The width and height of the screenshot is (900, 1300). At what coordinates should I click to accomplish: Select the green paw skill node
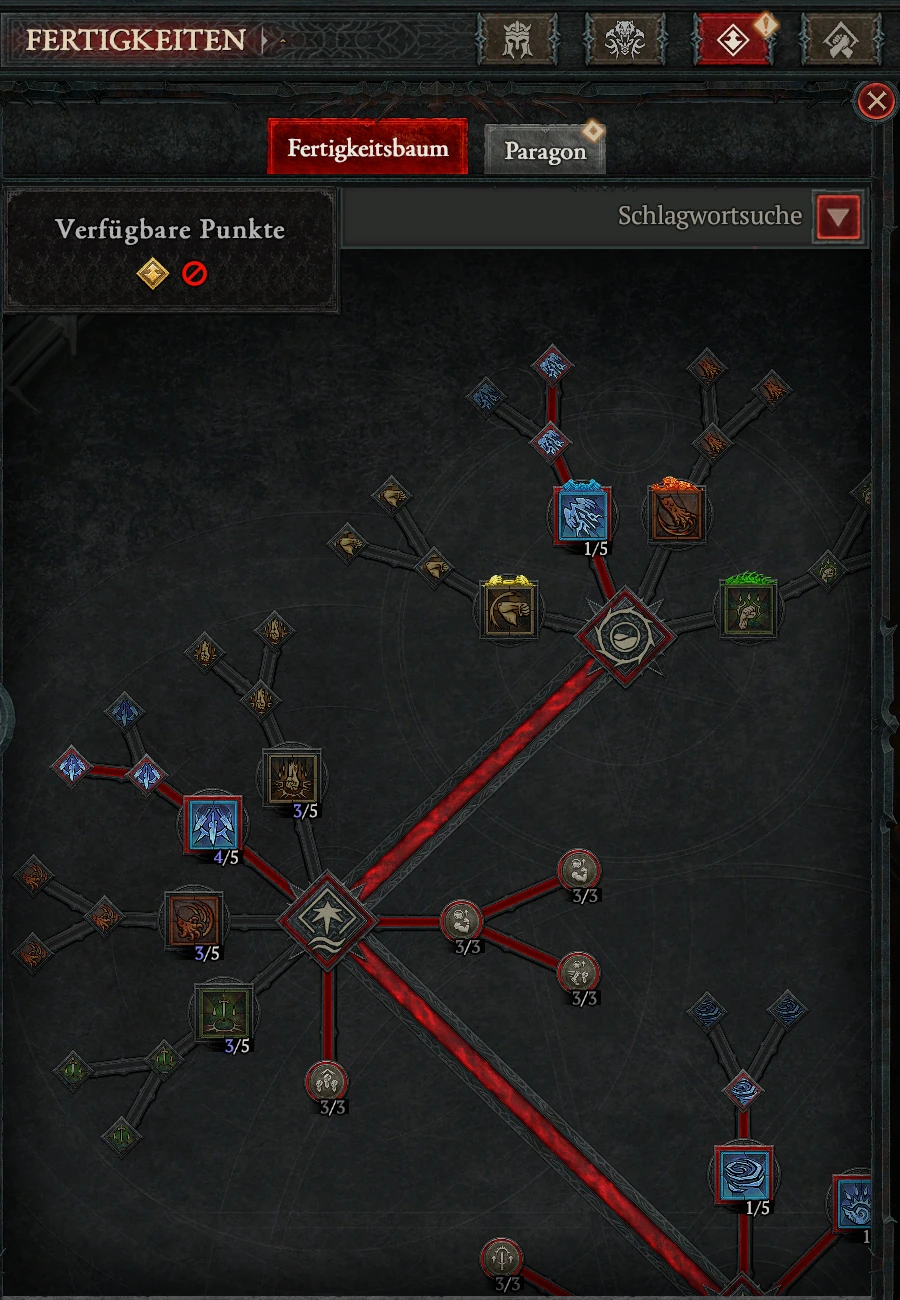(x=747, y=609)
